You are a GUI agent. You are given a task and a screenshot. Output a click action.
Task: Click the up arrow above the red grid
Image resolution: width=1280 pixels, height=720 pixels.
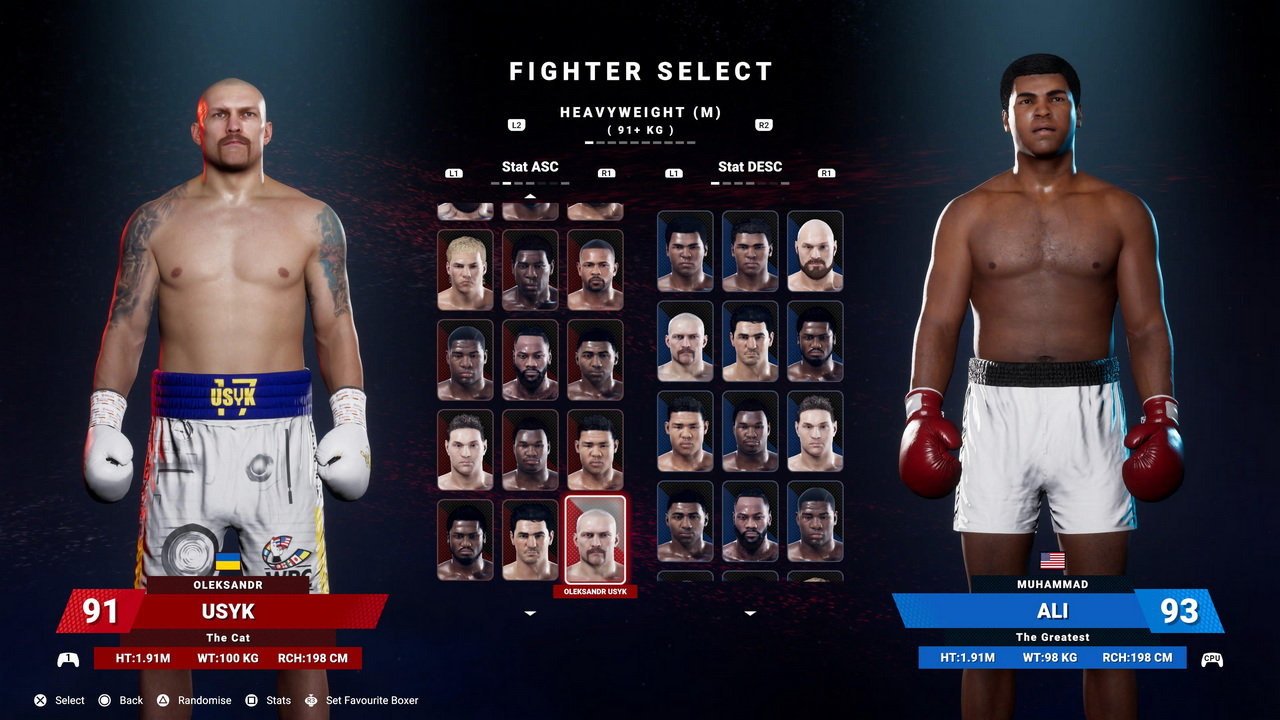(x=530, y=196)
